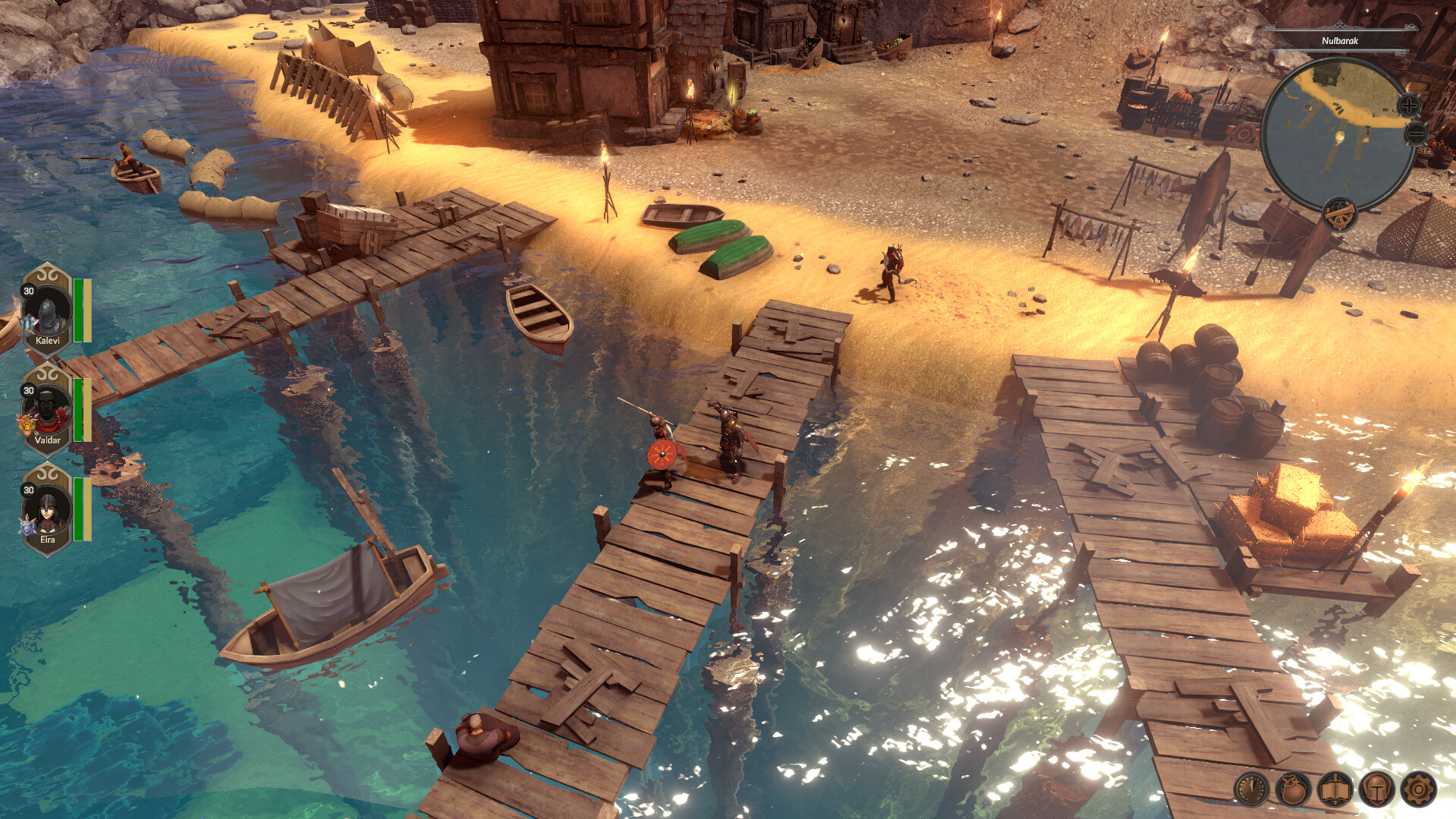Open the world map via minimap compass icon
This screenshot has height=819, width=1456.
[1339, 216]
